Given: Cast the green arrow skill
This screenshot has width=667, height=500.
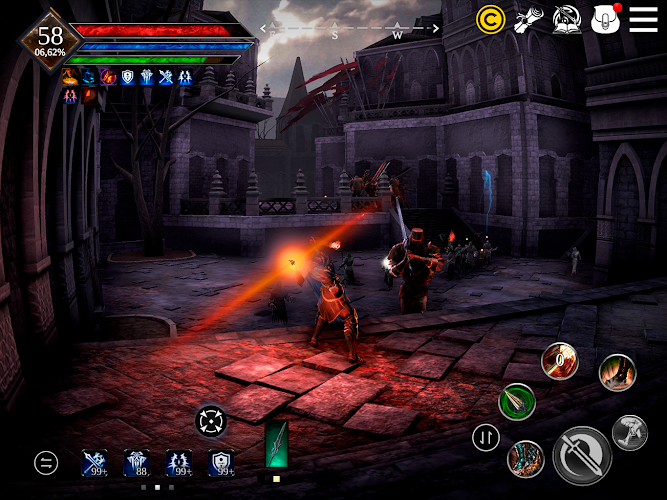Looking at the screenshot, I should click(x=518, y=401).
